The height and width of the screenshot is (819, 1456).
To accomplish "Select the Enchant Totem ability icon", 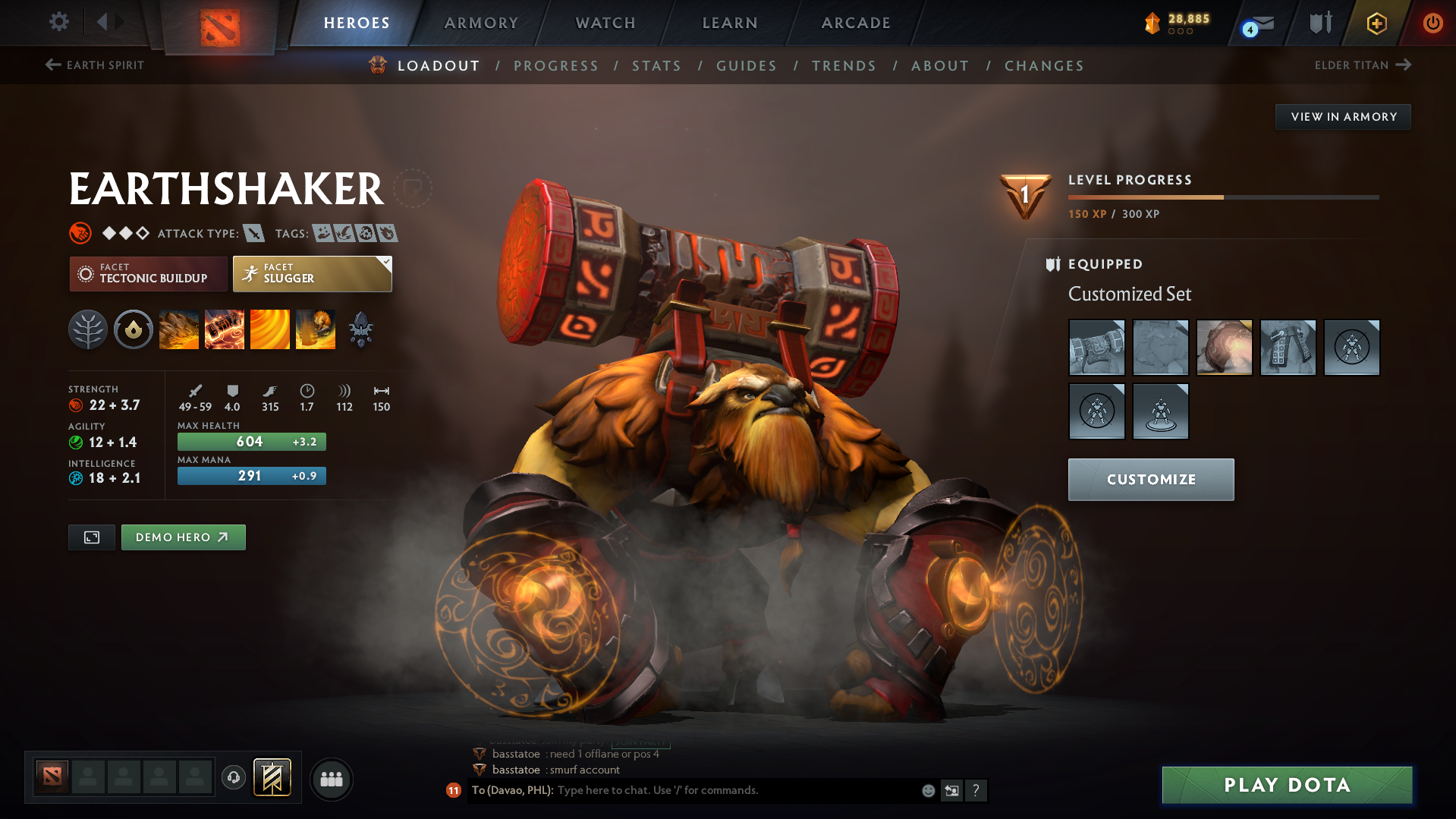I will point(225,329).
